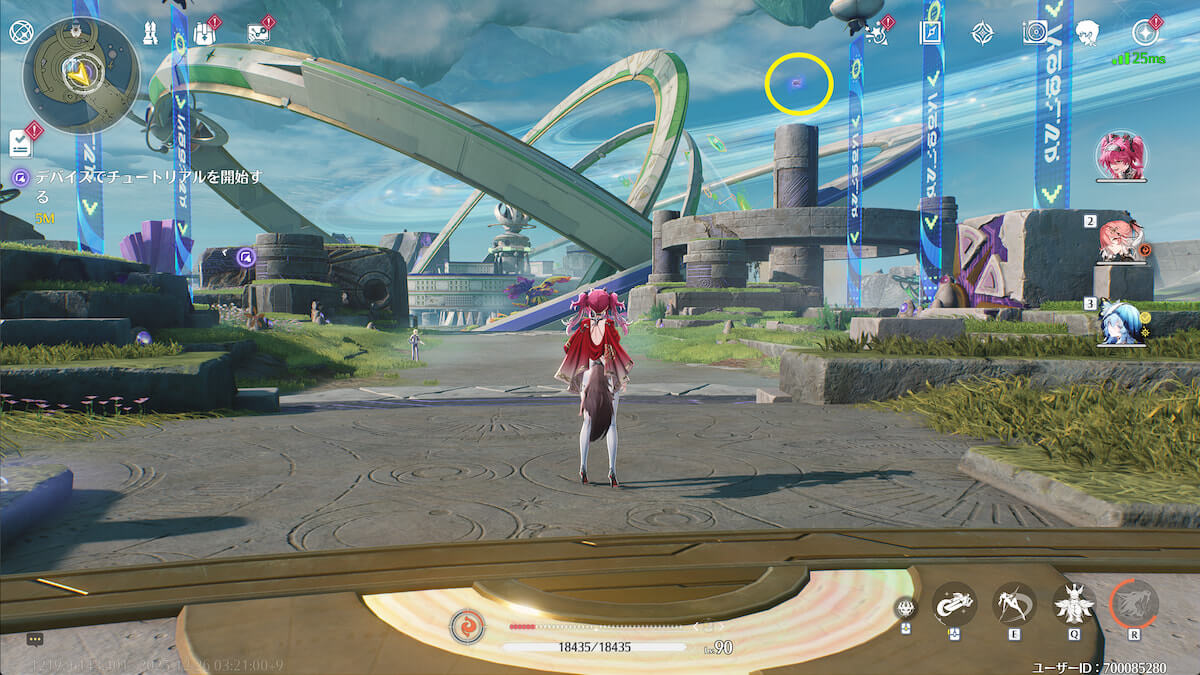Open the star-and-arrow icon with red alert
This screenshot has width=1200, height=675.
point(875,32)
